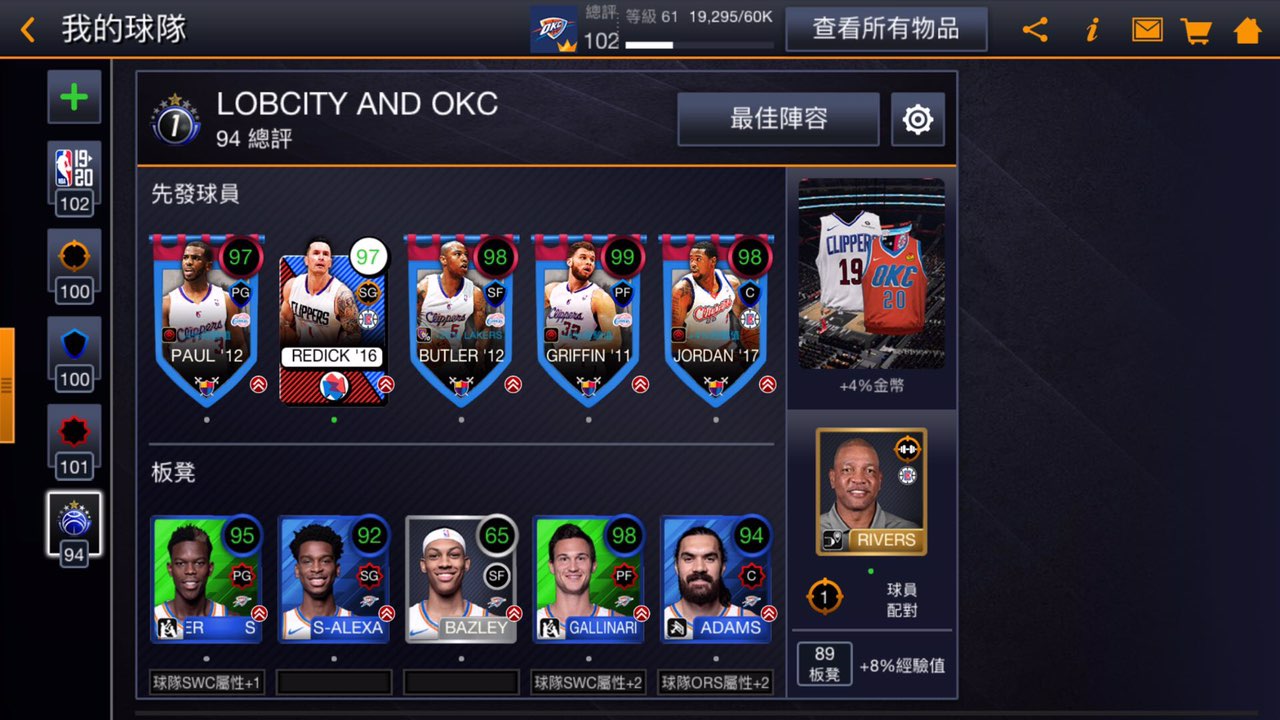
Task: Choose the Adams bench card
Action: 716,578
